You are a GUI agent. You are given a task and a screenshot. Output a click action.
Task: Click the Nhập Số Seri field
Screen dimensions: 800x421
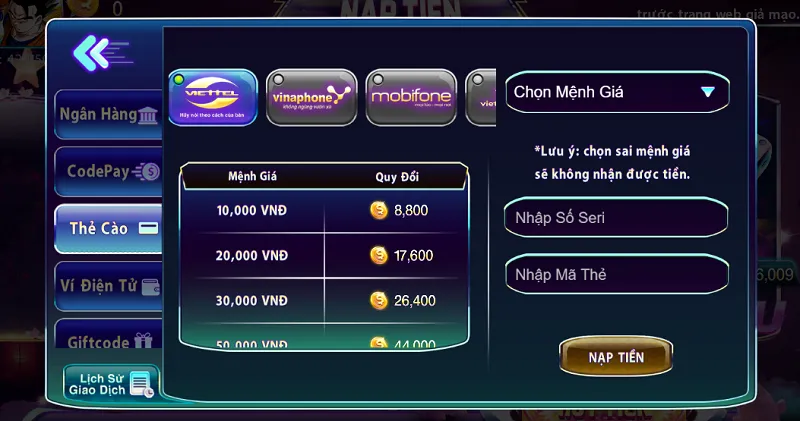[616, 218]
